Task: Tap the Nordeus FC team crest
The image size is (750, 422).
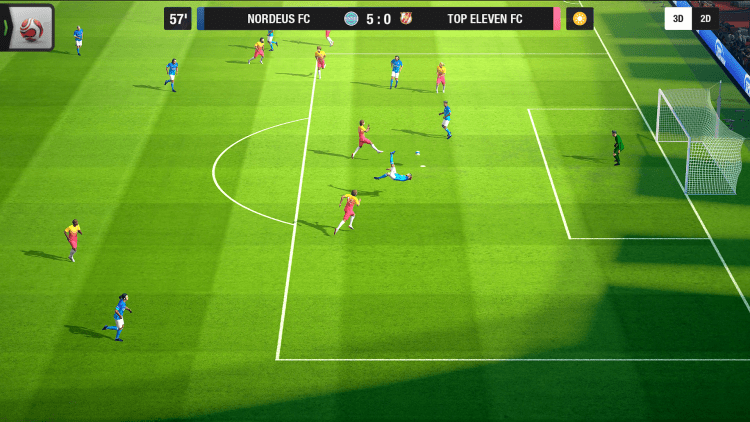Action: pos(351,19)
